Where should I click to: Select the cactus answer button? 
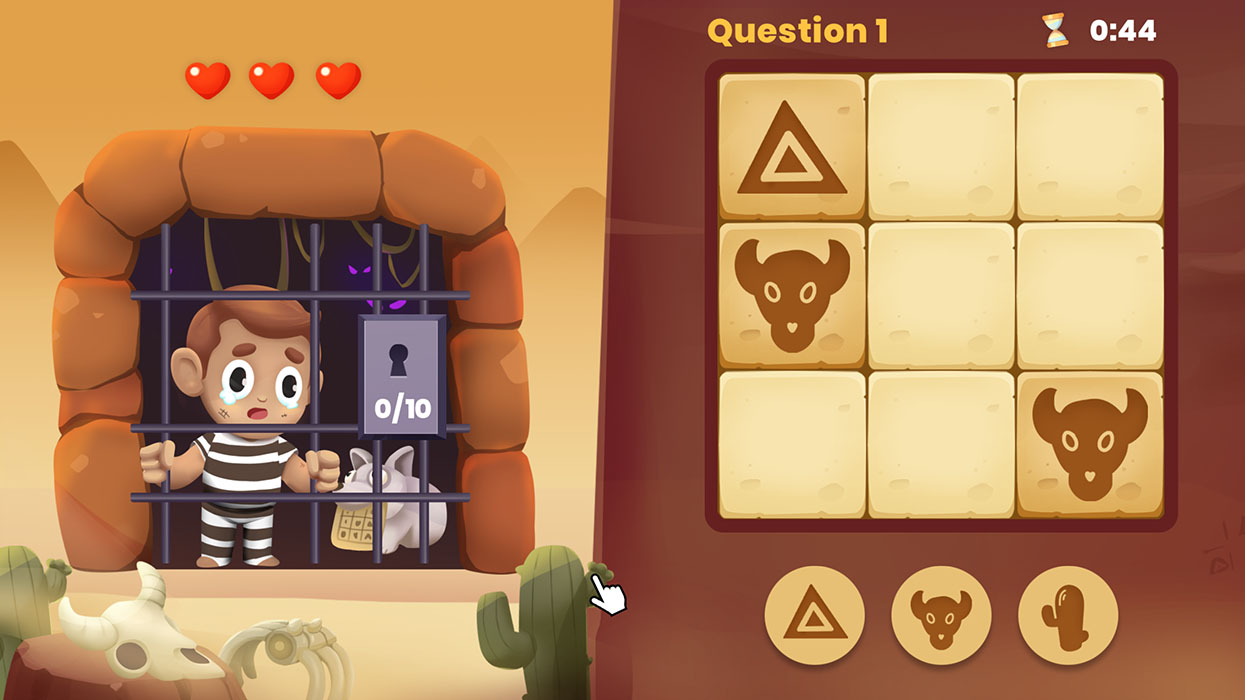tap(1067, 616)
